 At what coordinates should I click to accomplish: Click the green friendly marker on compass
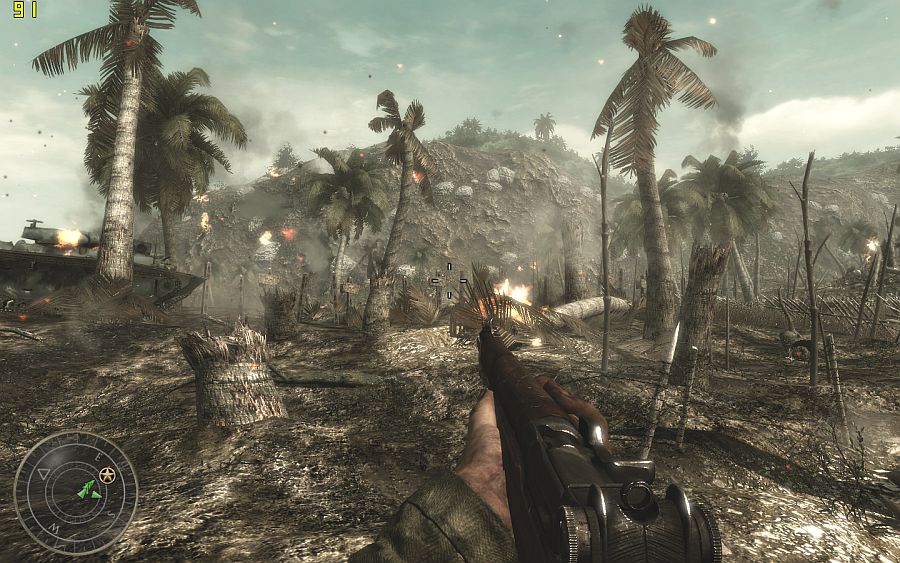point(88,490)
